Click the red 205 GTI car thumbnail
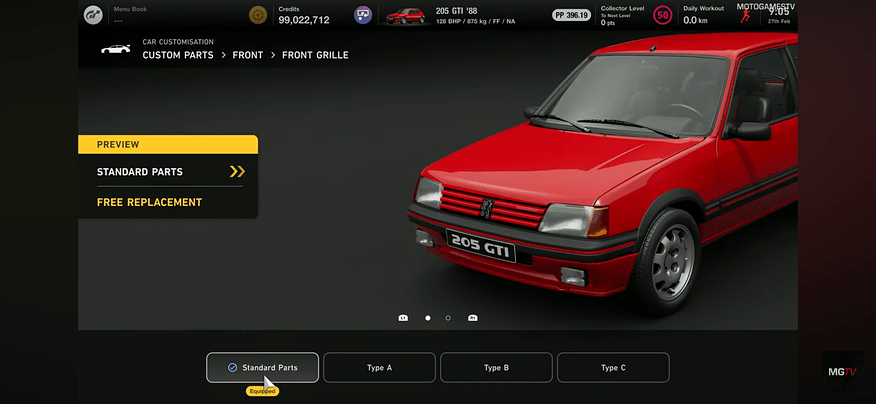The height and width of the screenshot is (404, 876). click(x=405, y=15)
